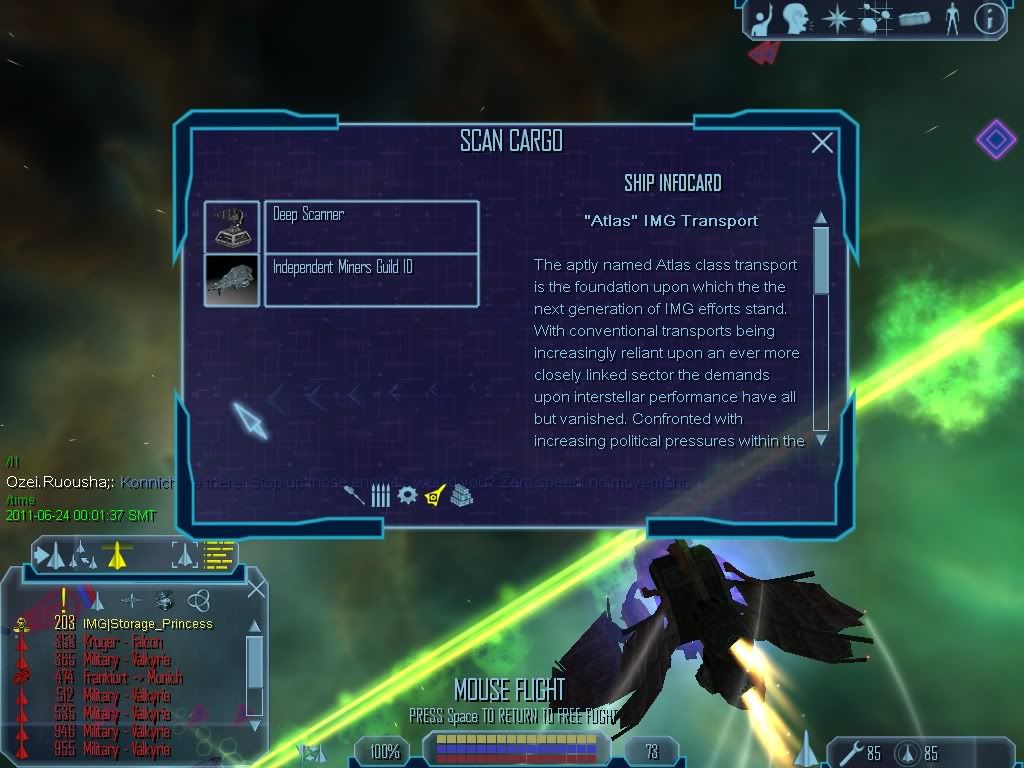Click the ship infocard scrollbar down arrow
This screenshot has height=768, width=1024.
[x=821, y=439]
